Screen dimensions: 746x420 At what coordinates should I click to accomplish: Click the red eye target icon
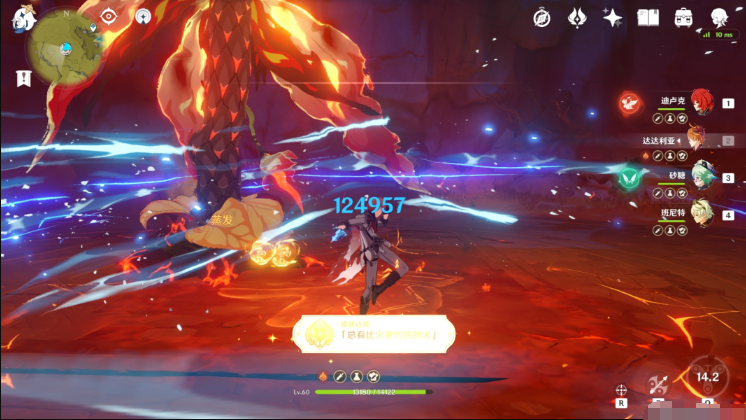(109, 16)
